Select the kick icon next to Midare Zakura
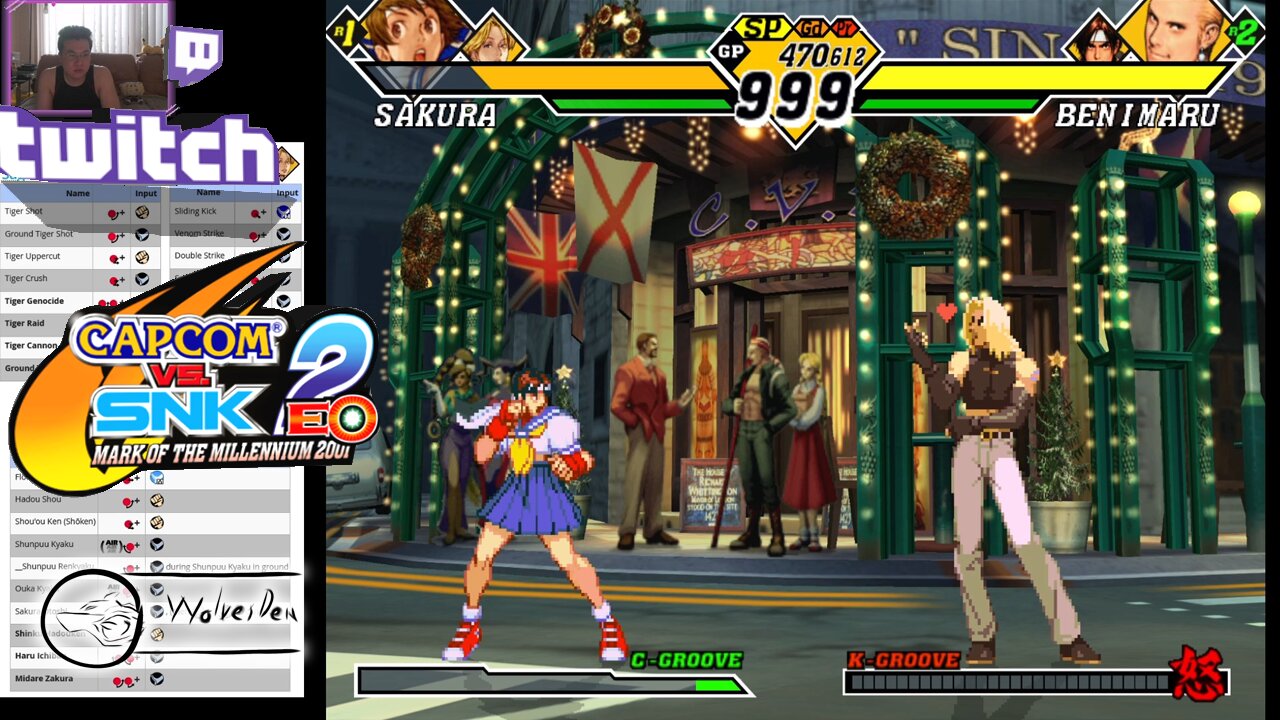This screenshot has height=720, width=1280. [156, 679]
